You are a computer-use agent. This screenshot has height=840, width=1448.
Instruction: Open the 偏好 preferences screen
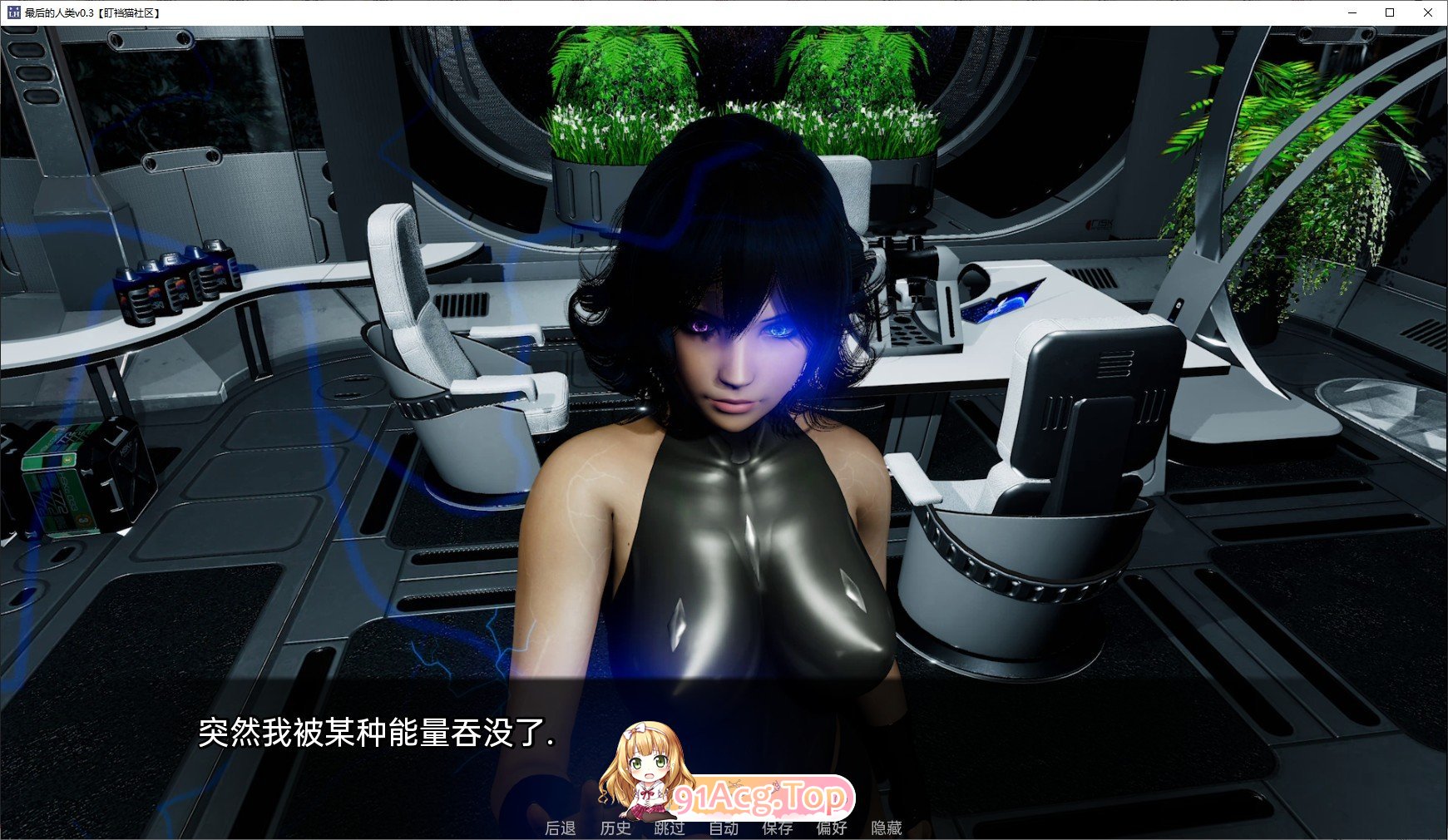(833, 828)
